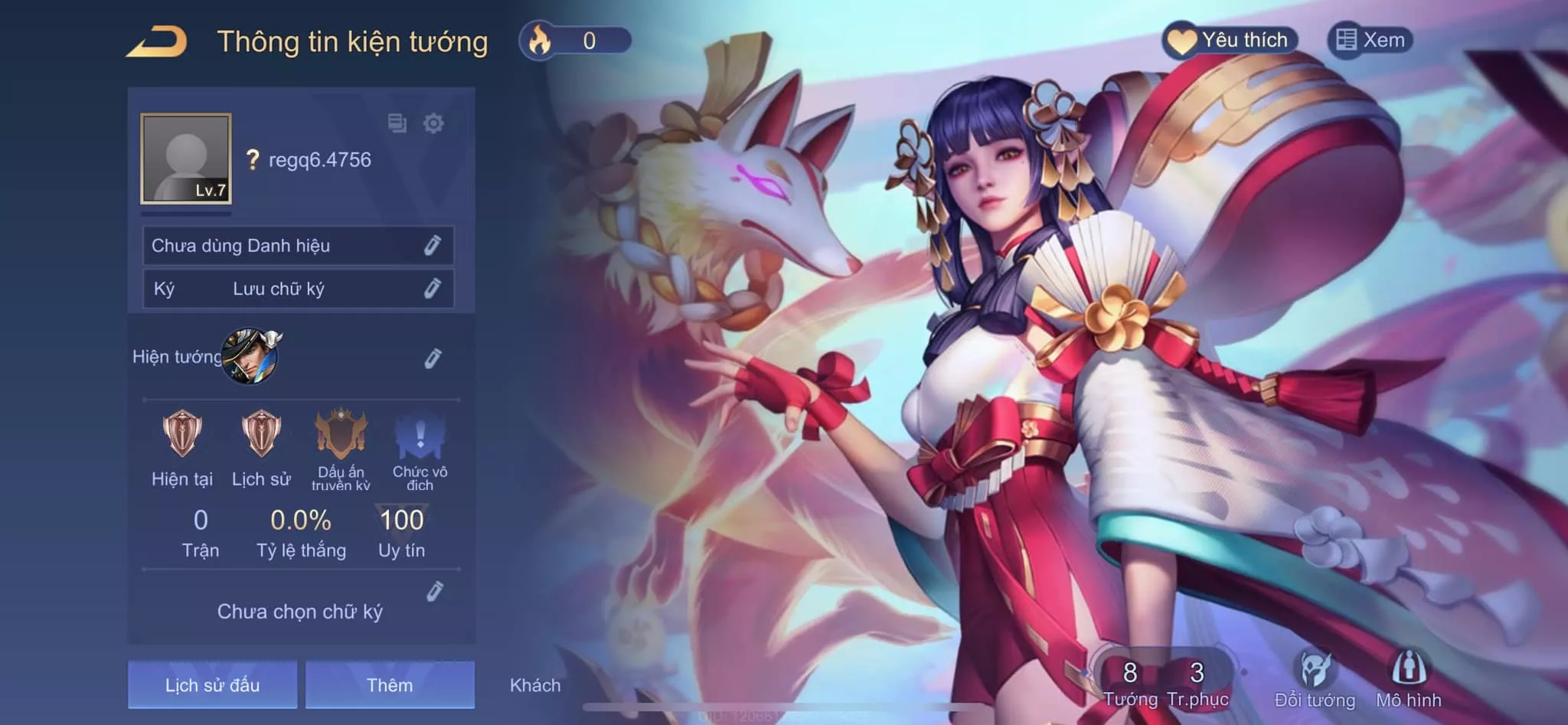
Task: Open the Tướng heroes count
Action: click(1130, 683)
